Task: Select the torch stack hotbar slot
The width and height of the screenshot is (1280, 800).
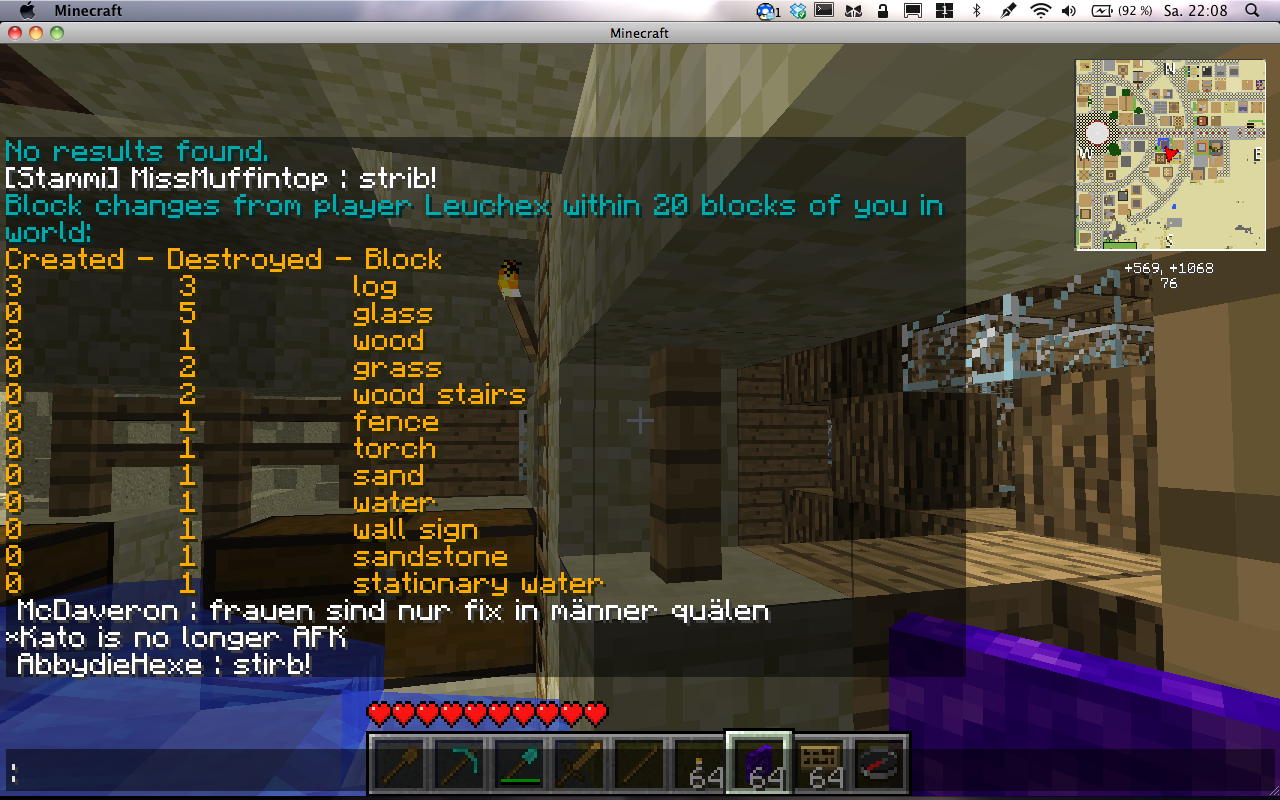Action: pyautogui.click(x=700, y=765)
